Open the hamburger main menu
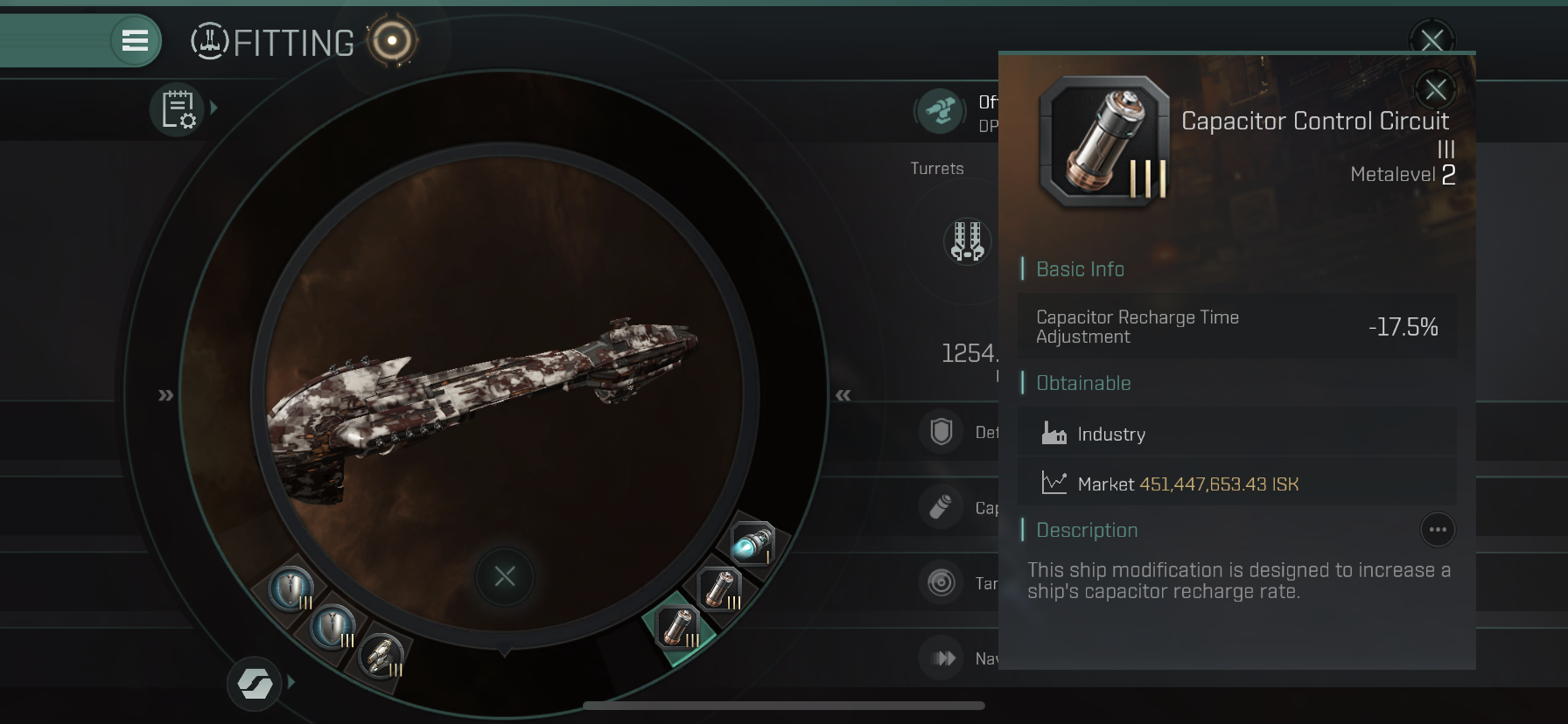This screenshot has height=724, width=1568. [x=135, y=40]
